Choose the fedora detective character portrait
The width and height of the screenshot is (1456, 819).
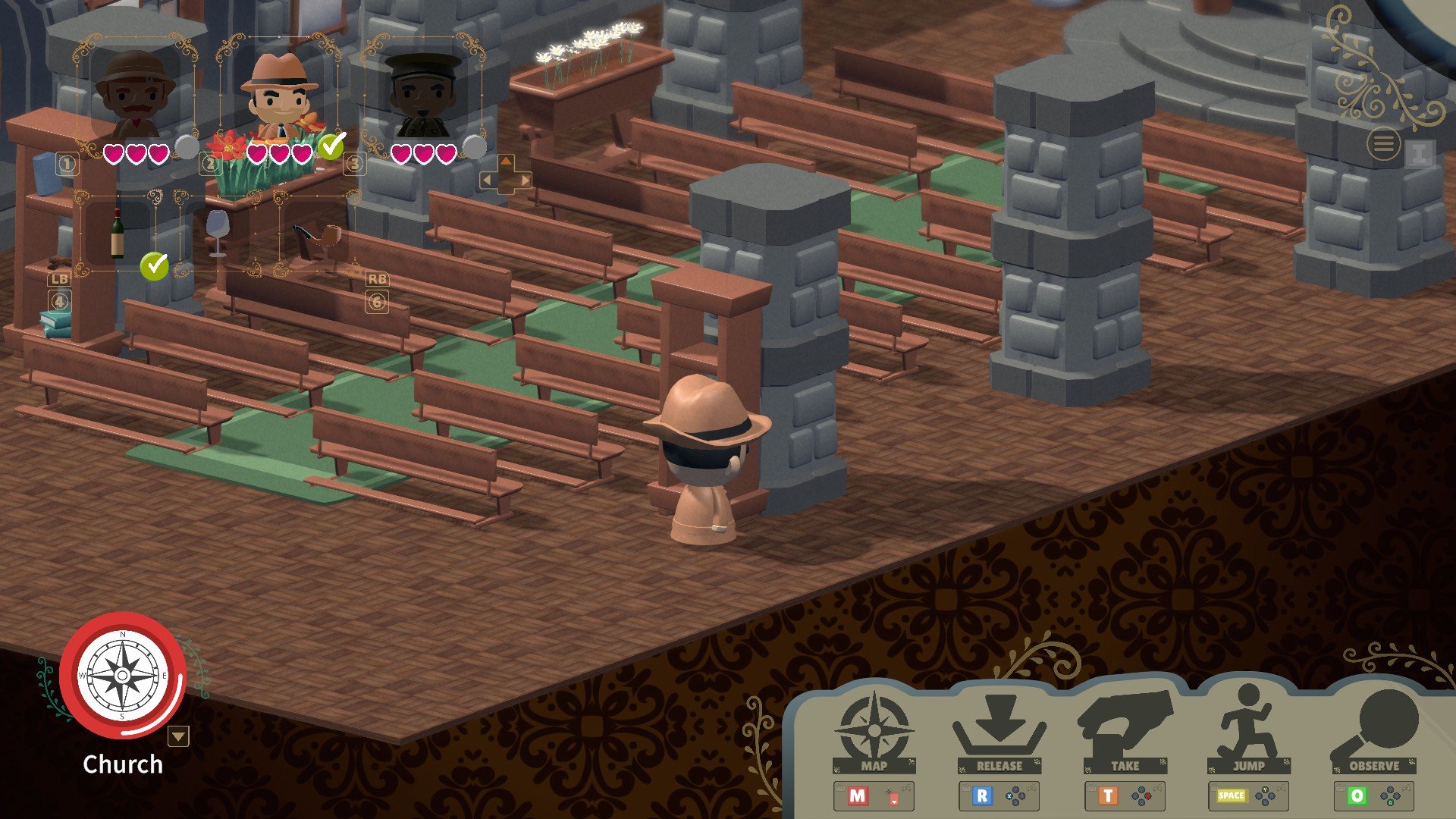279,95
